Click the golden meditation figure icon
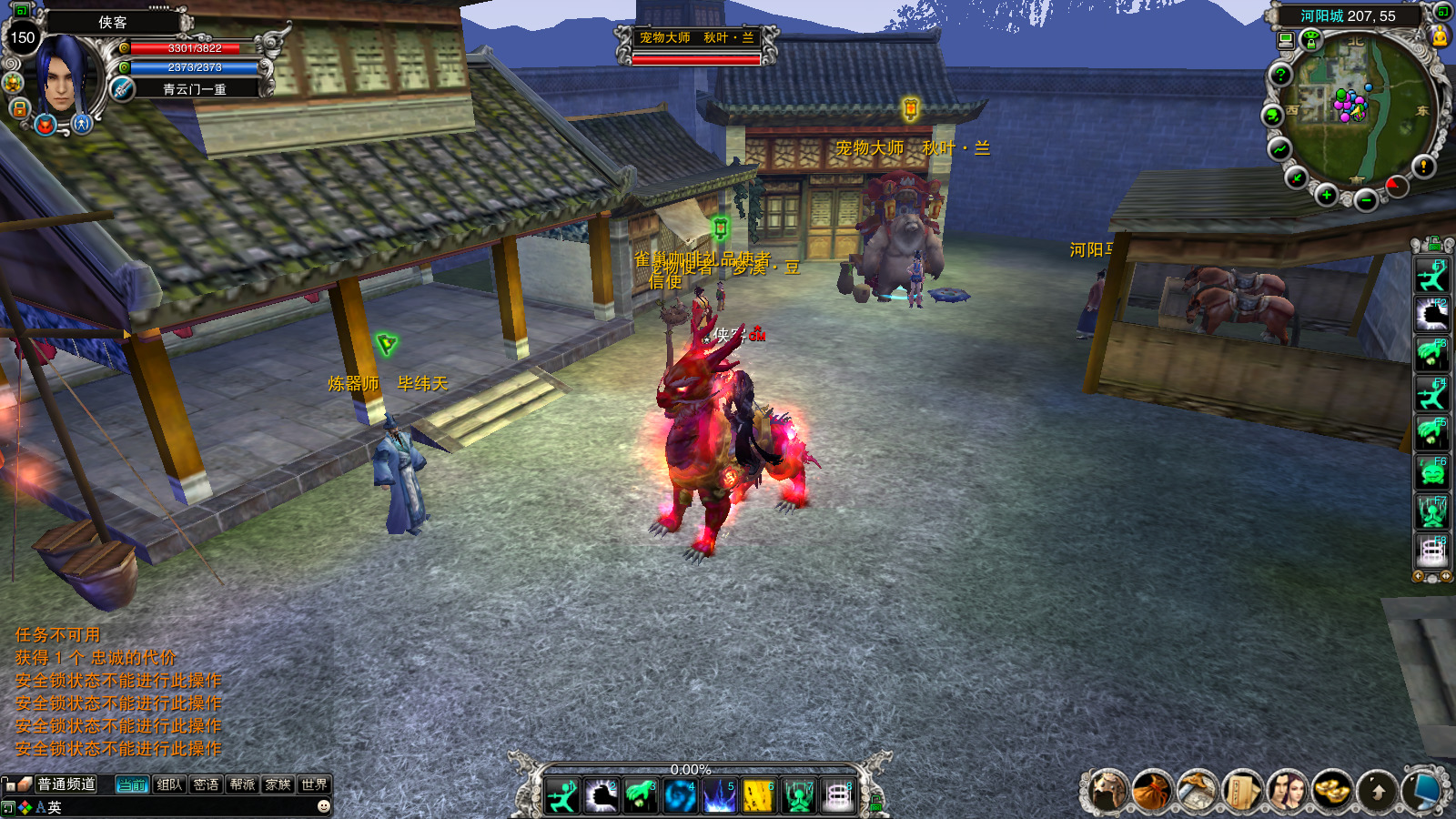1456x819 pixels. pyautogui.click(x=1440, y=36)
